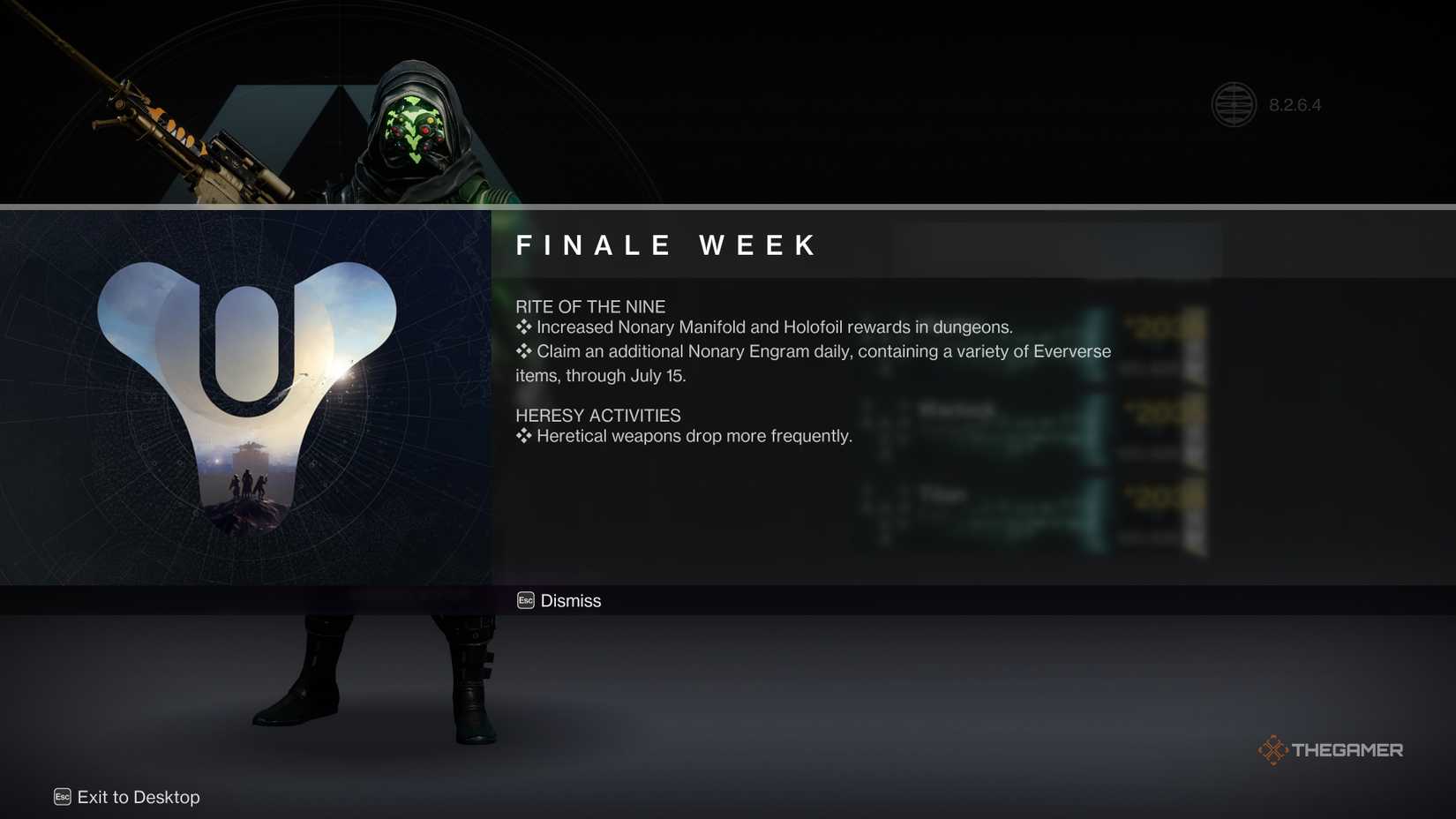The height and width of the screenshot is (819, 1456).
Task: Click the diamond bullet under Heresy Activities
Action: tap(524, 435)
